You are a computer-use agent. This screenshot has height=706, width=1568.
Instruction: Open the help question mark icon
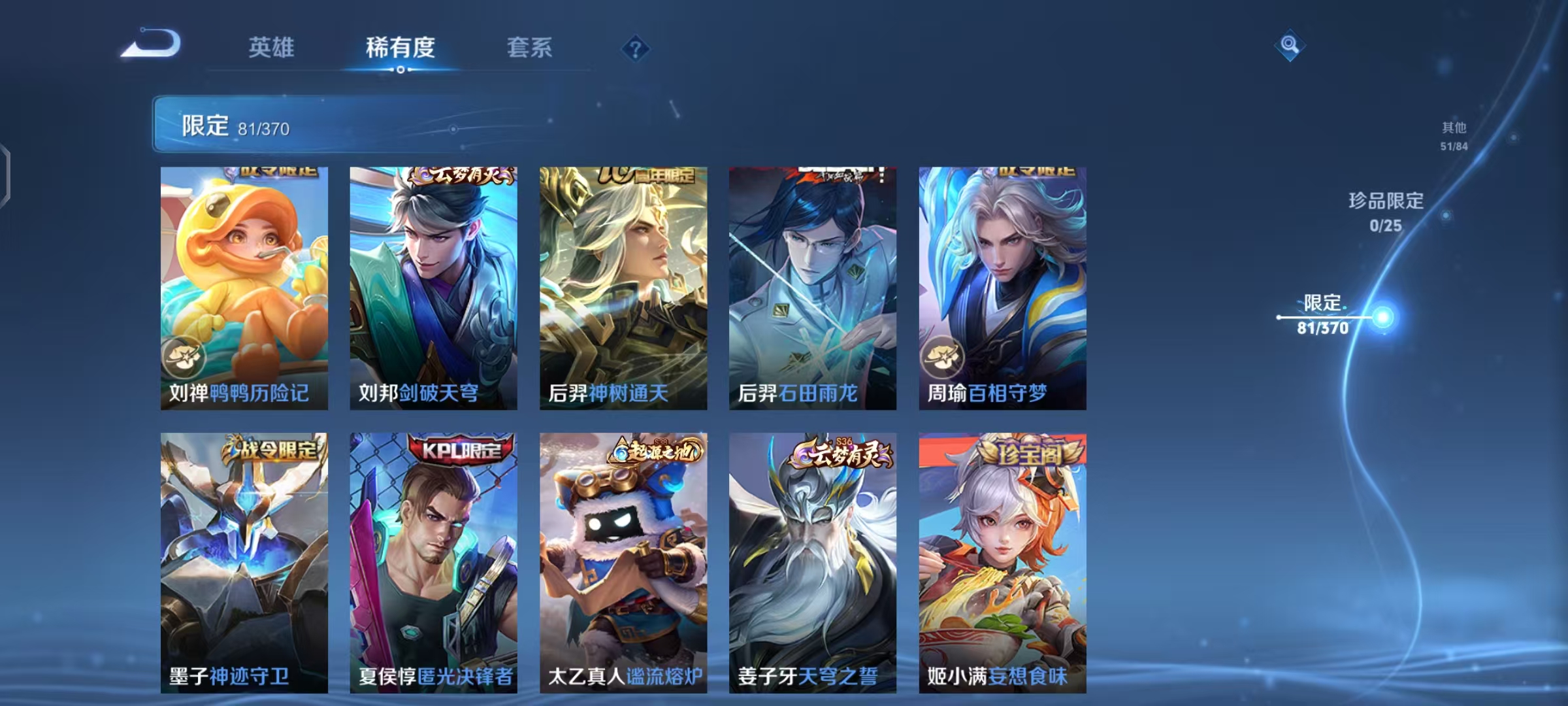coord(636,48)
